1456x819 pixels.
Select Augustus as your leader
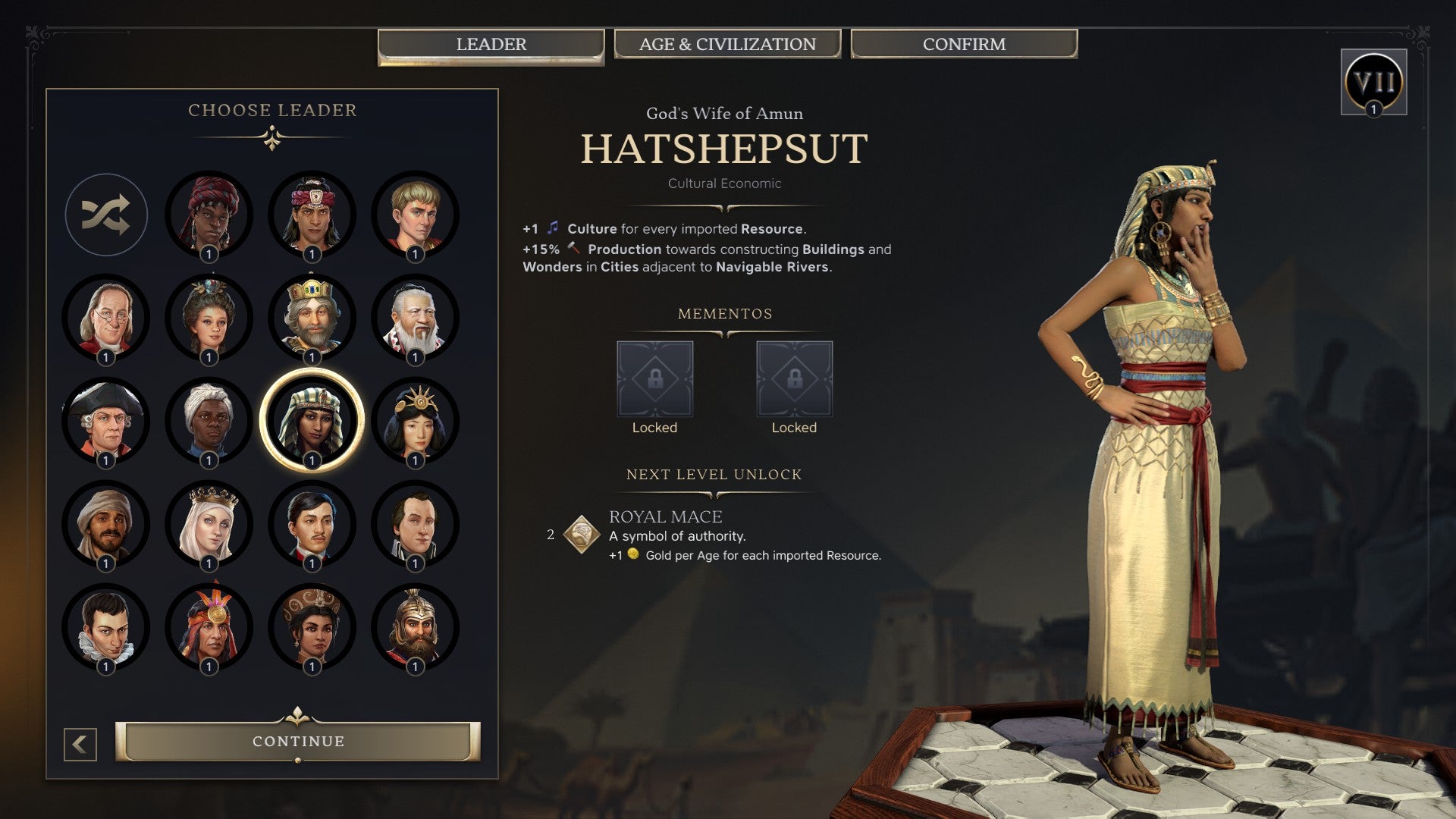tap(415, 215)
